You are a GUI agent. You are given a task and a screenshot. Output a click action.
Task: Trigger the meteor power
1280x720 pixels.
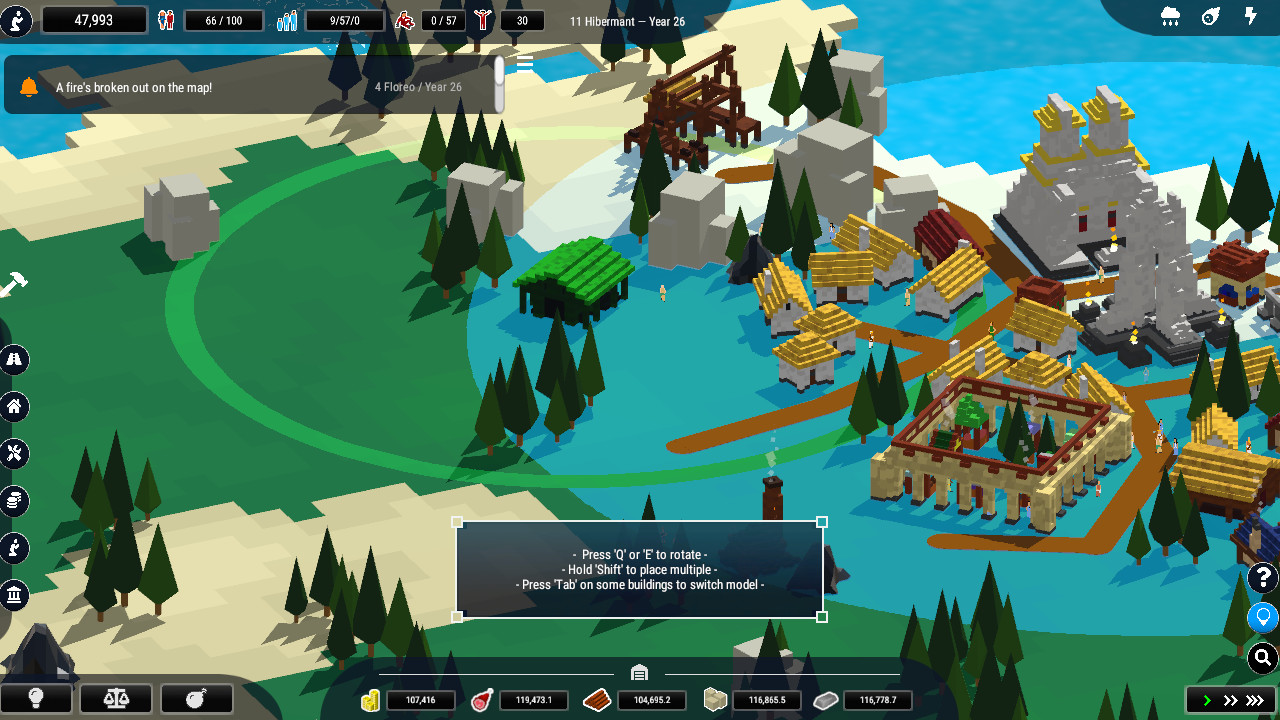(1211, 16)
